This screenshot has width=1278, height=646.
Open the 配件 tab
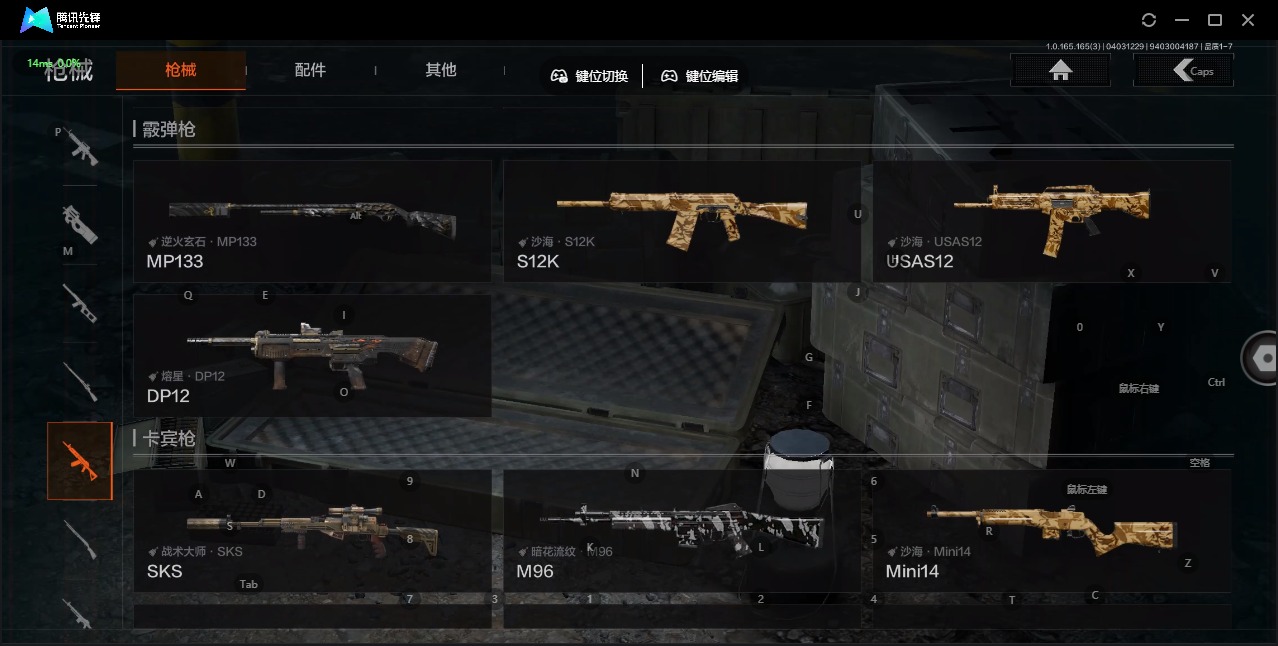pos(310,70)
